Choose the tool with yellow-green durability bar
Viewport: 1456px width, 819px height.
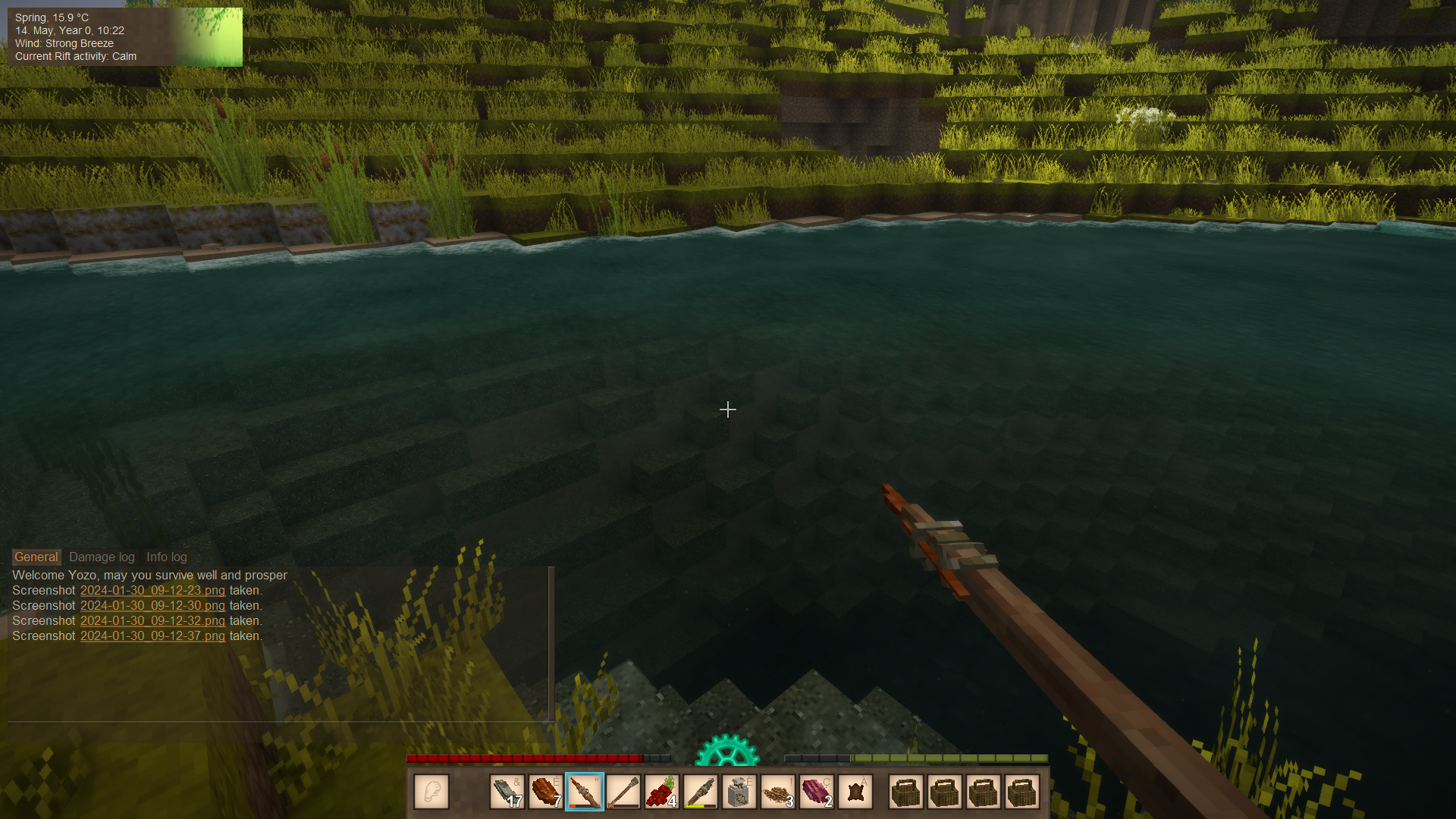pos(701,792)
